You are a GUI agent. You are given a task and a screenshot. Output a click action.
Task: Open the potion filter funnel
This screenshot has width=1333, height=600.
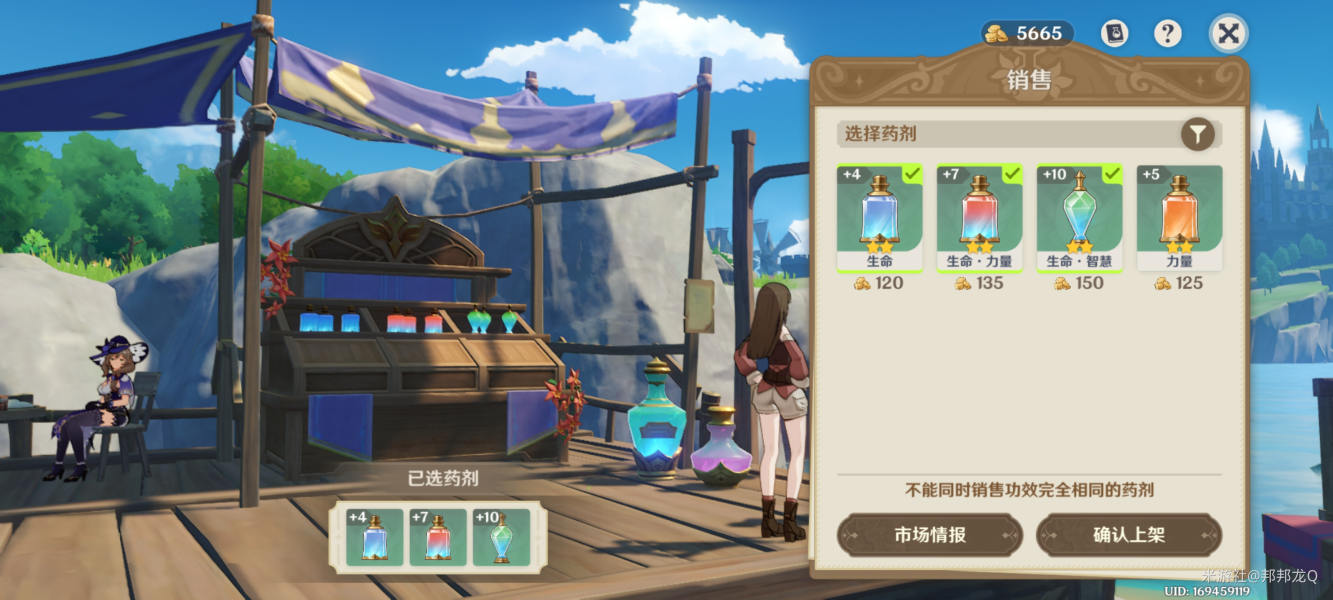1197,134
